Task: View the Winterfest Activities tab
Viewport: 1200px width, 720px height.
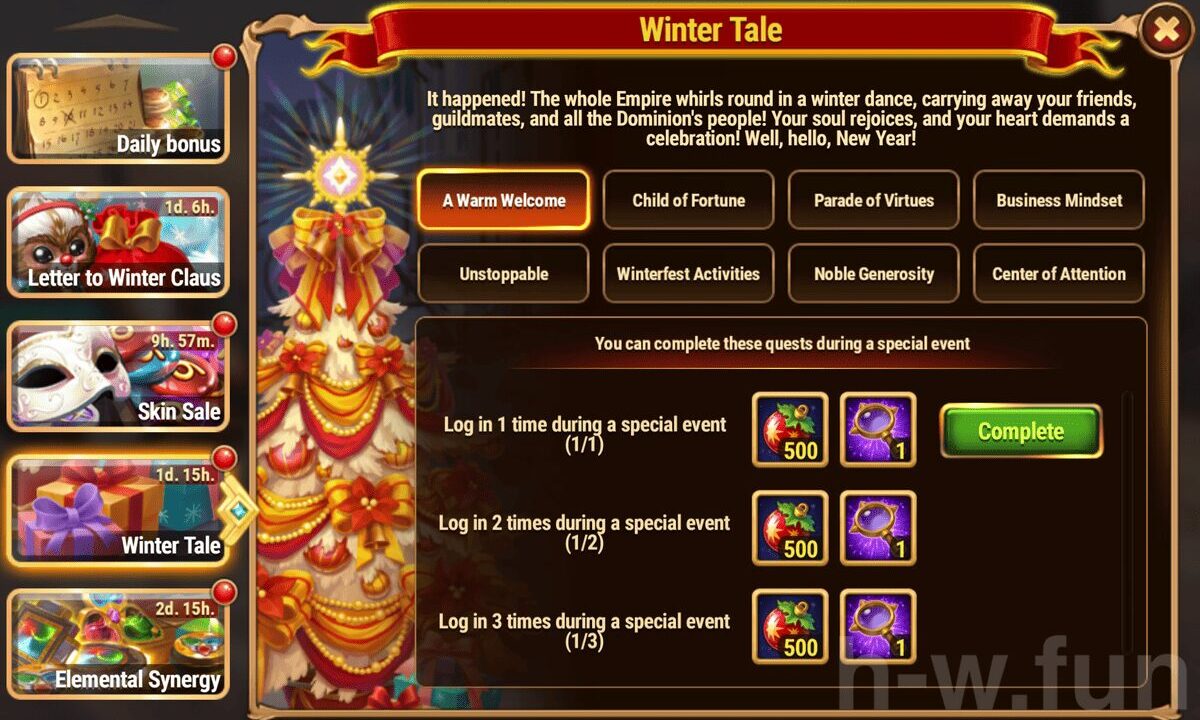Action: click(688, 273)
